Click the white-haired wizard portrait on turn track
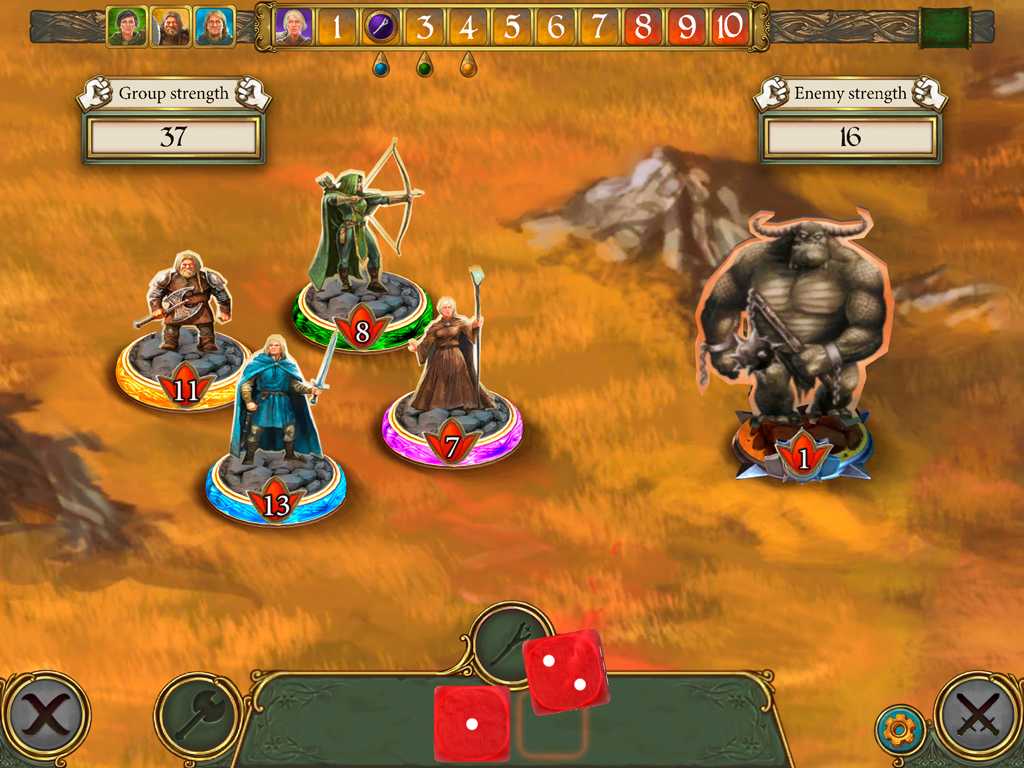 click(x=294, y=27)
